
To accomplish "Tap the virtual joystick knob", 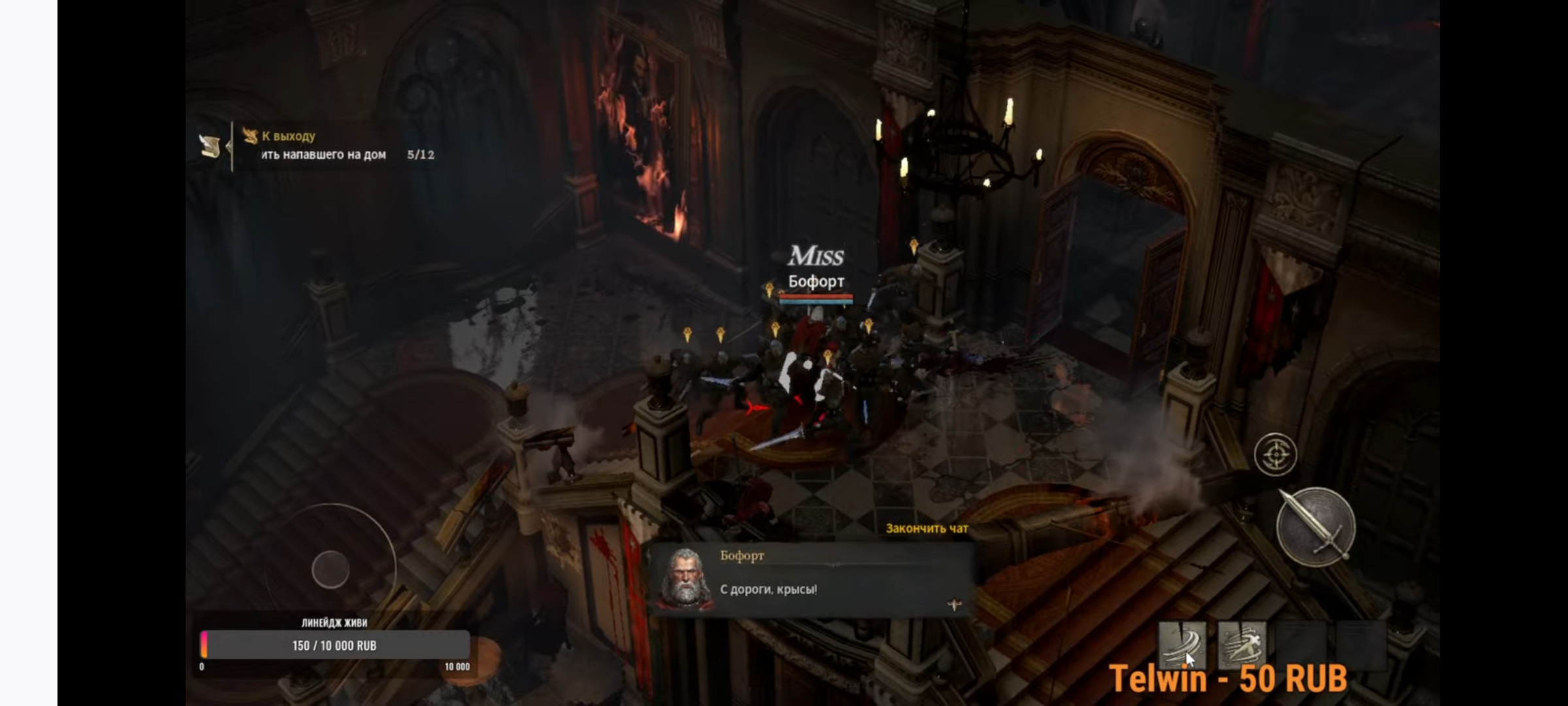I will coord(331,569).
